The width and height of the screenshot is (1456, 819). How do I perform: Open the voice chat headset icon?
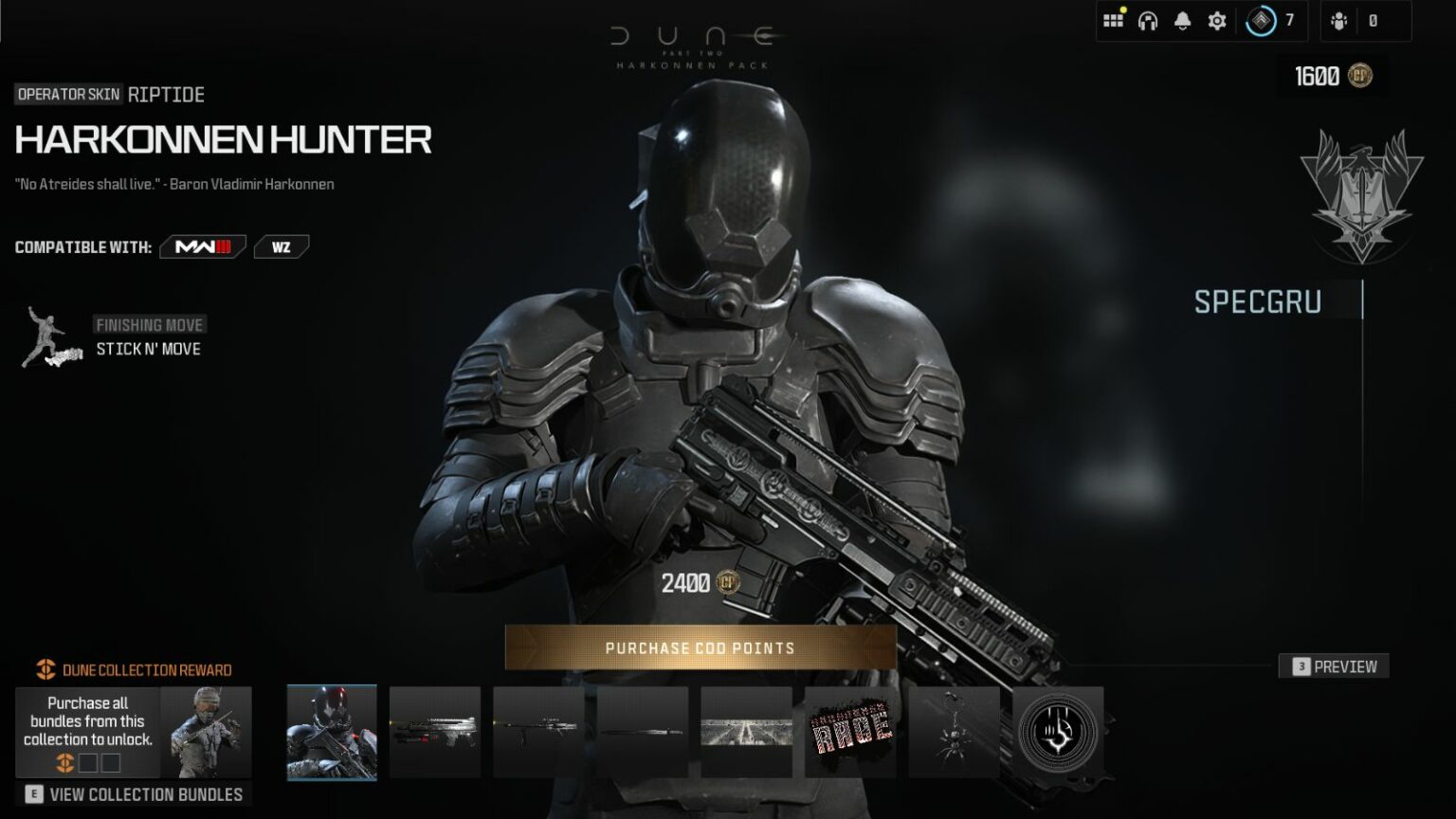coord(1145,18)
